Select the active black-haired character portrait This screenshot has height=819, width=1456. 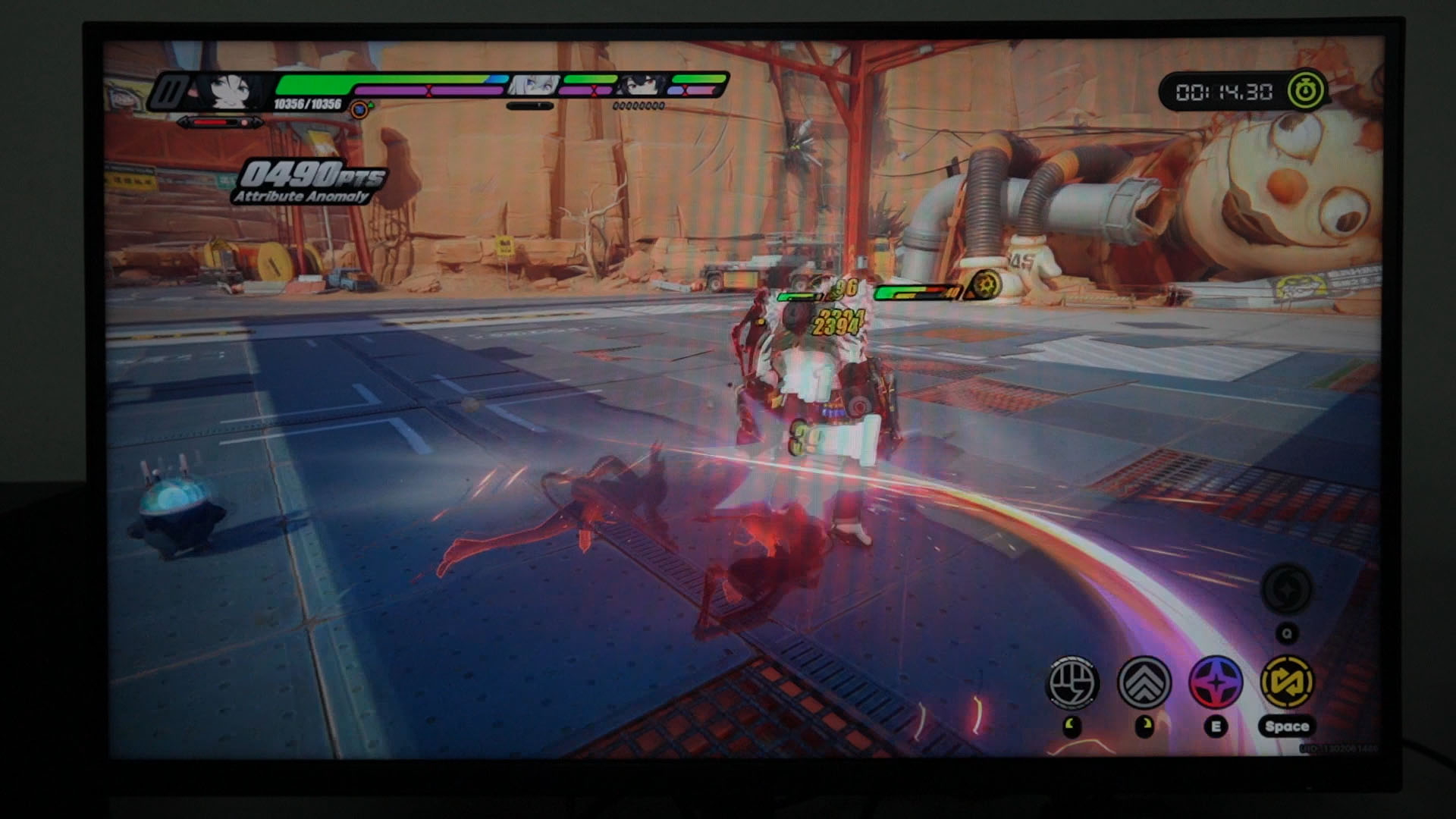tap(227, 92)
